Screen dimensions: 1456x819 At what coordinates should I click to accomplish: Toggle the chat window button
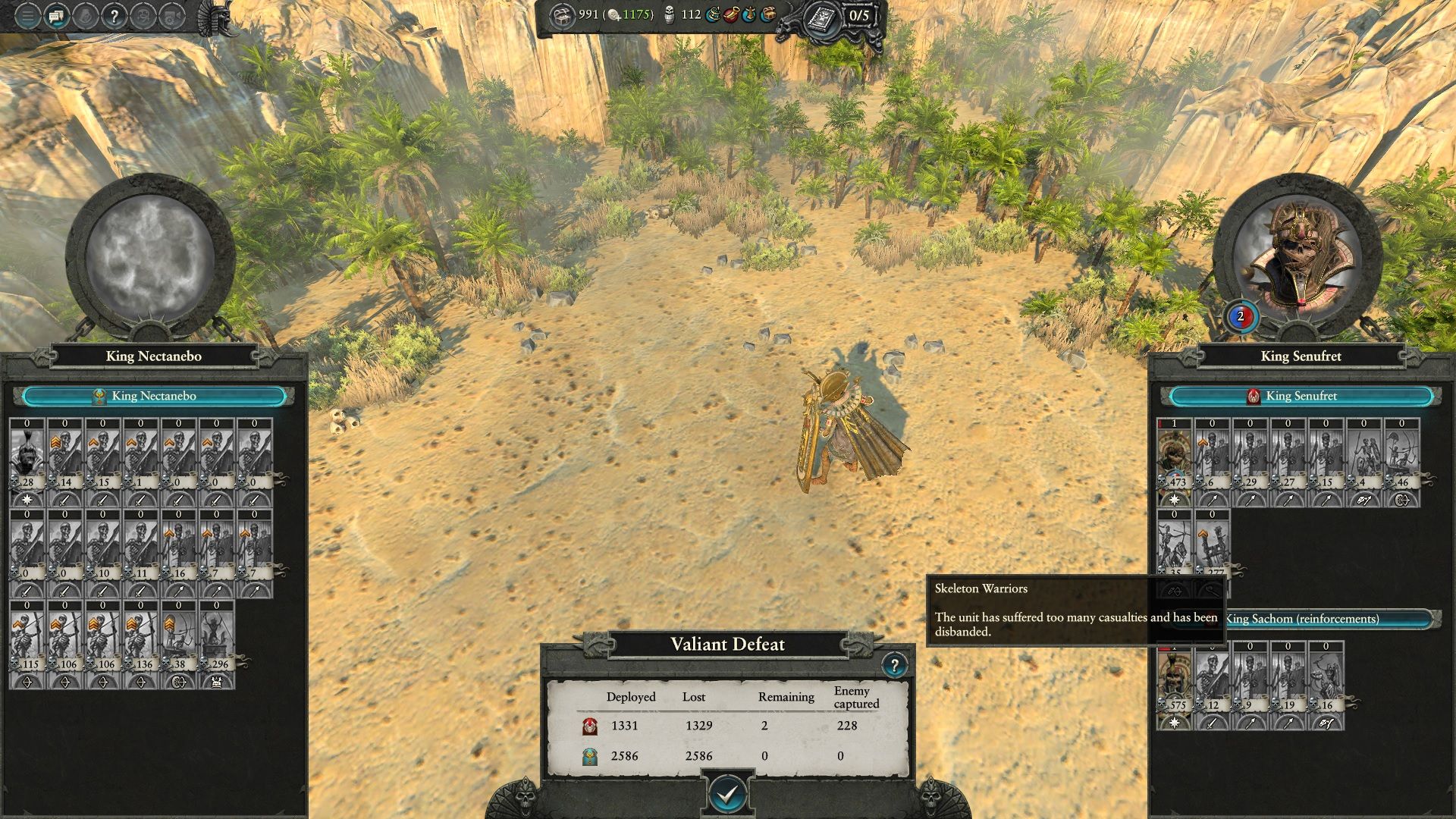pos(57,16)
